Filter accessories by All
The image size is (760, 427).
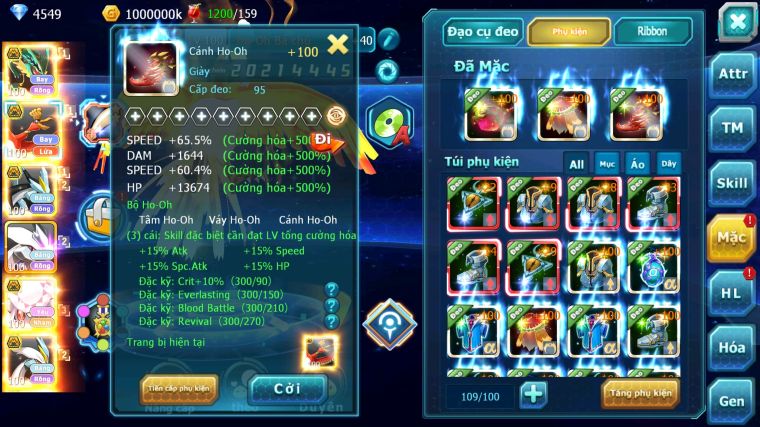(577, 163)
